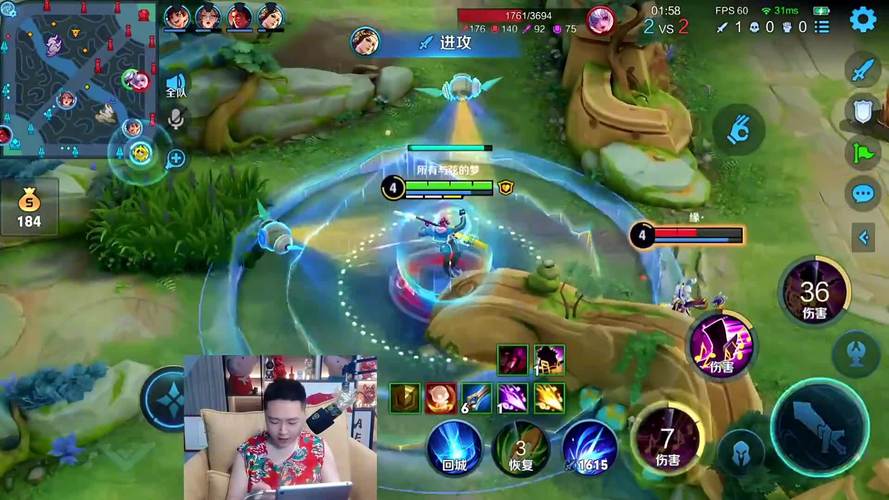889x500 pixels.
Task: Collapse the signal panel with arrow button
Action: [x=863, y=237]
